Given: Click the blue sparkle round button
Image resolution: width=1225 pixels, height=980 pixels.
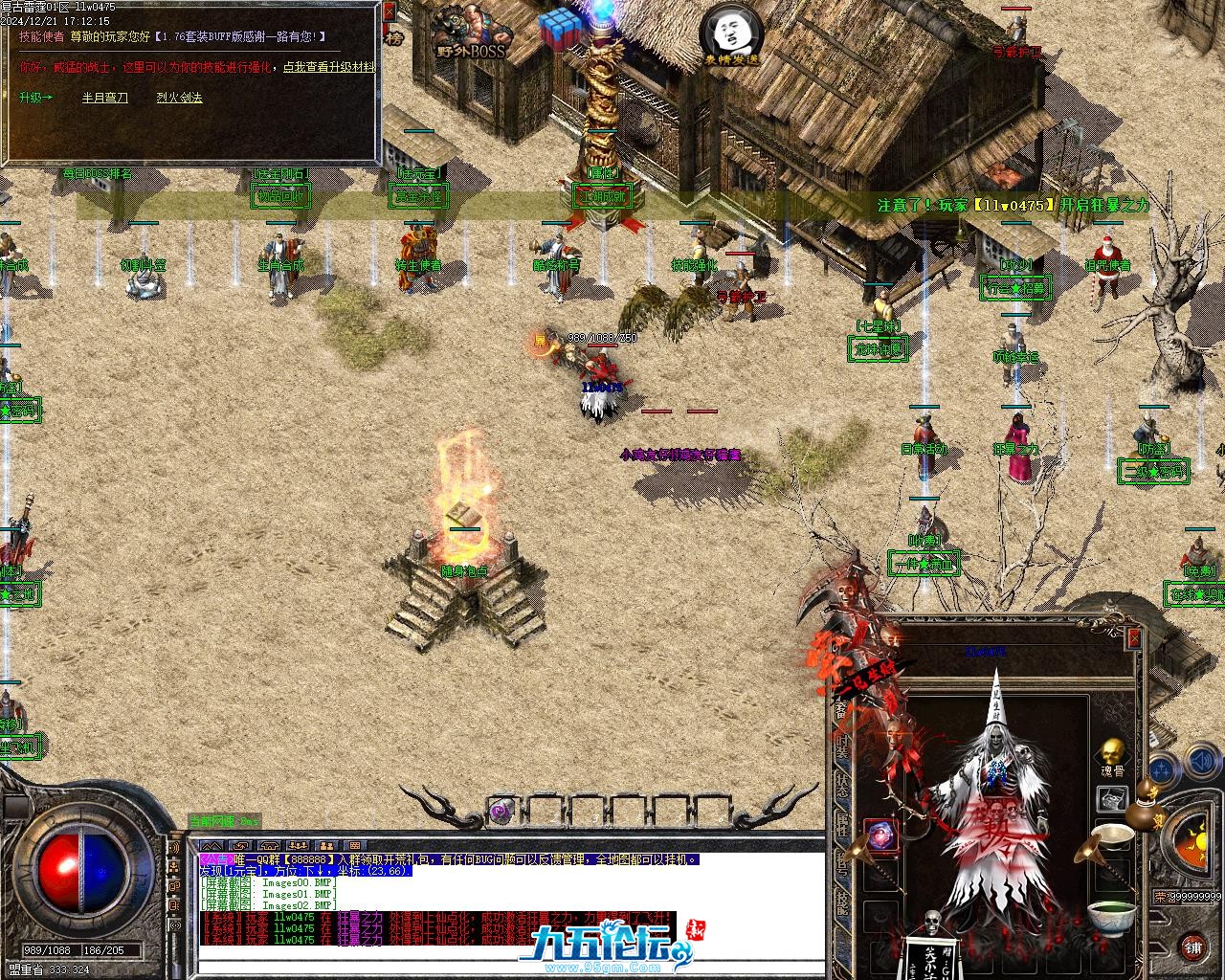Looking at the screenshot, I should click(x=1161, y=766).
